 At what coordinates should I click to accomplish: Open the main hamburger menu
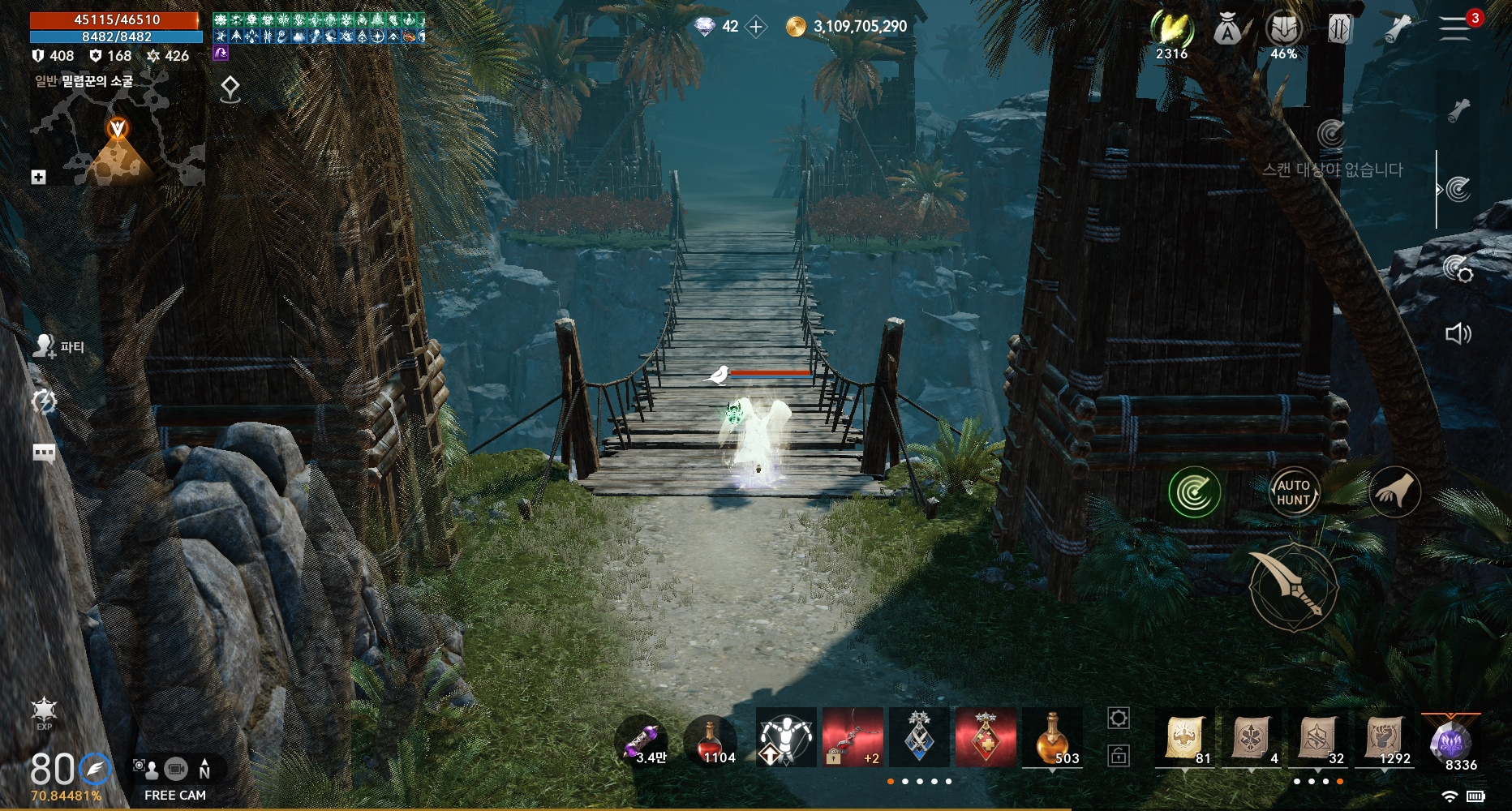click(1455, 28)
